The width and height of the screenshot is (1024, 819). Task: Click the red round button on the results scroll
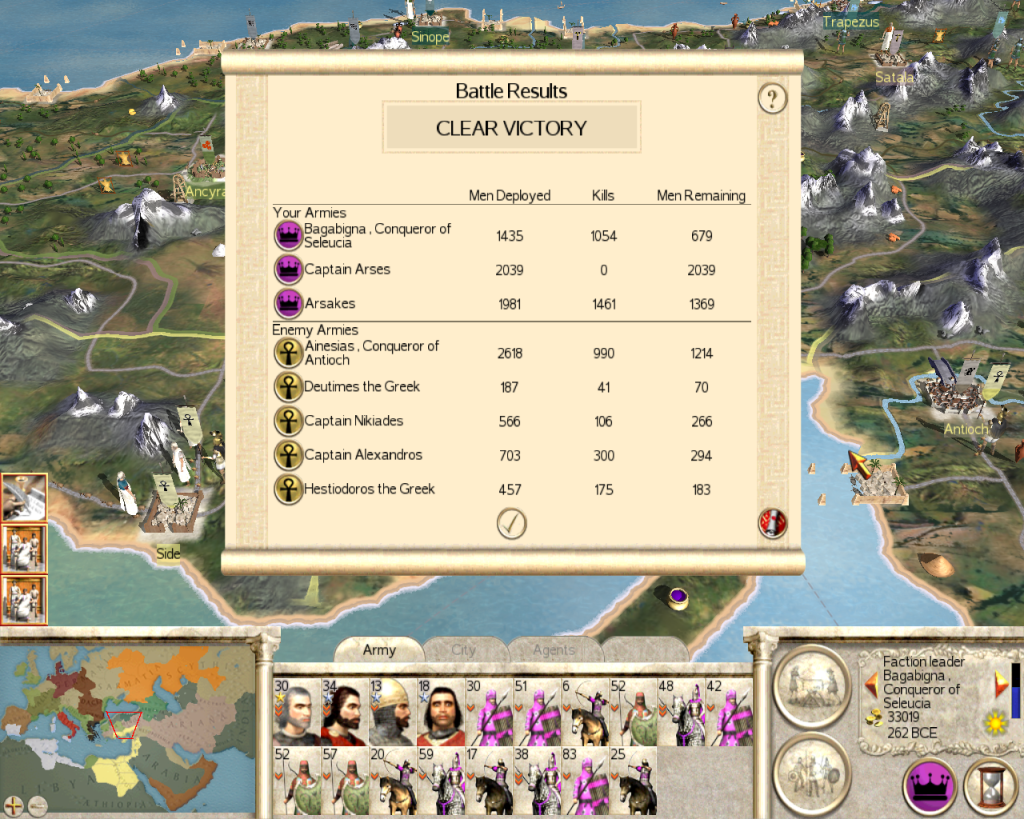[x=772, y=523]
